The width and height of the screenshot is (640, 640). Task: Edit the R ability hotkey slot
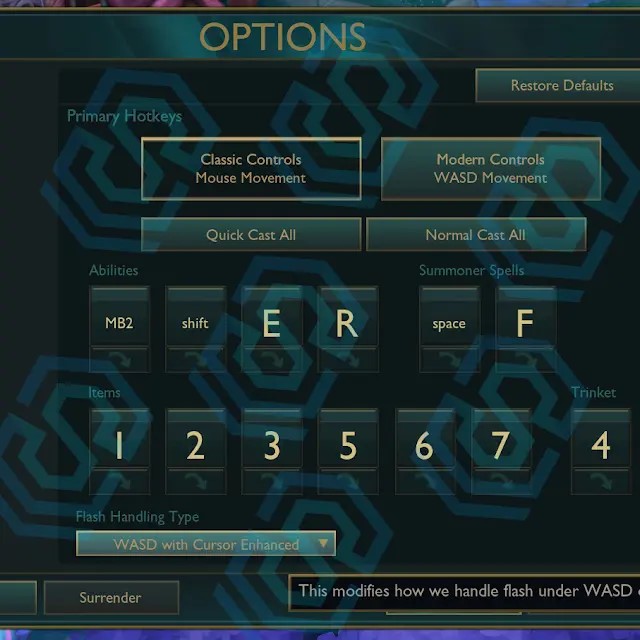[347, 323]
